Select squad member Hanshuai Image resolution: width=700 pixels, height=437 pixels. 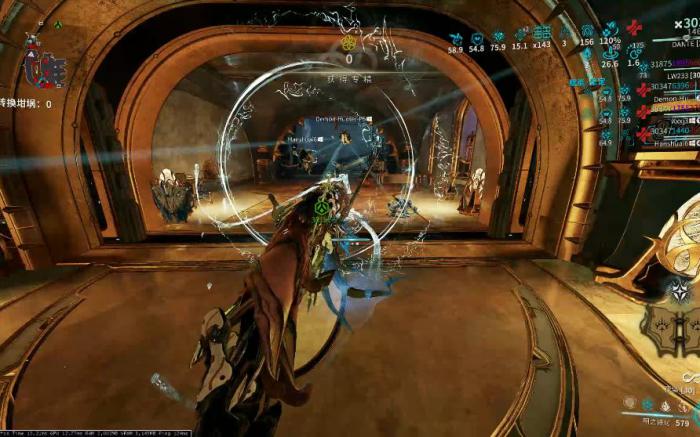(x=671, y=143)
